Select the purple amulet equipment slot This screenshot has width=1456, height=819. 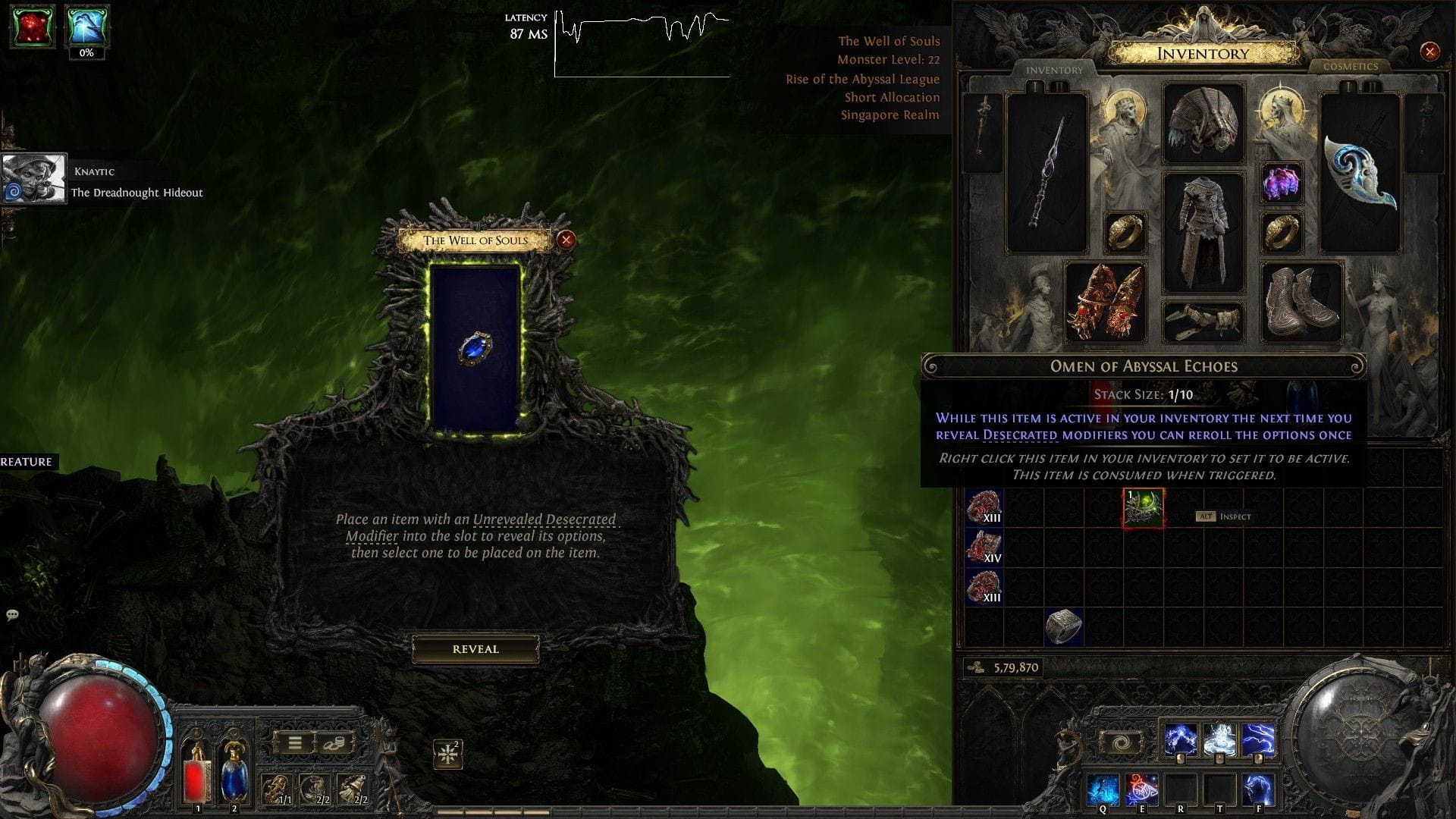pos(1281,183)
